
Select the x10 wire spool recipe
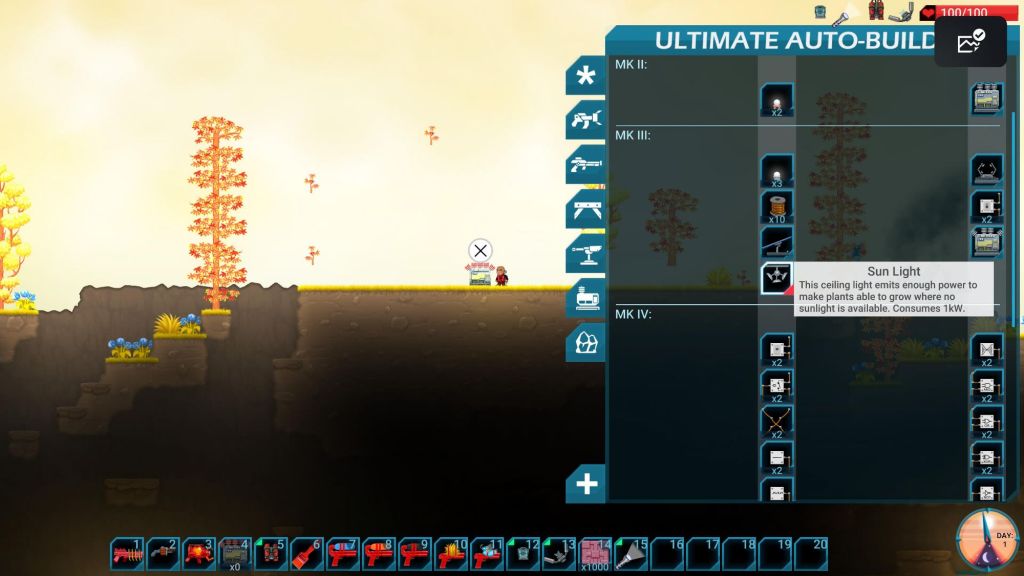pos(777,206)
